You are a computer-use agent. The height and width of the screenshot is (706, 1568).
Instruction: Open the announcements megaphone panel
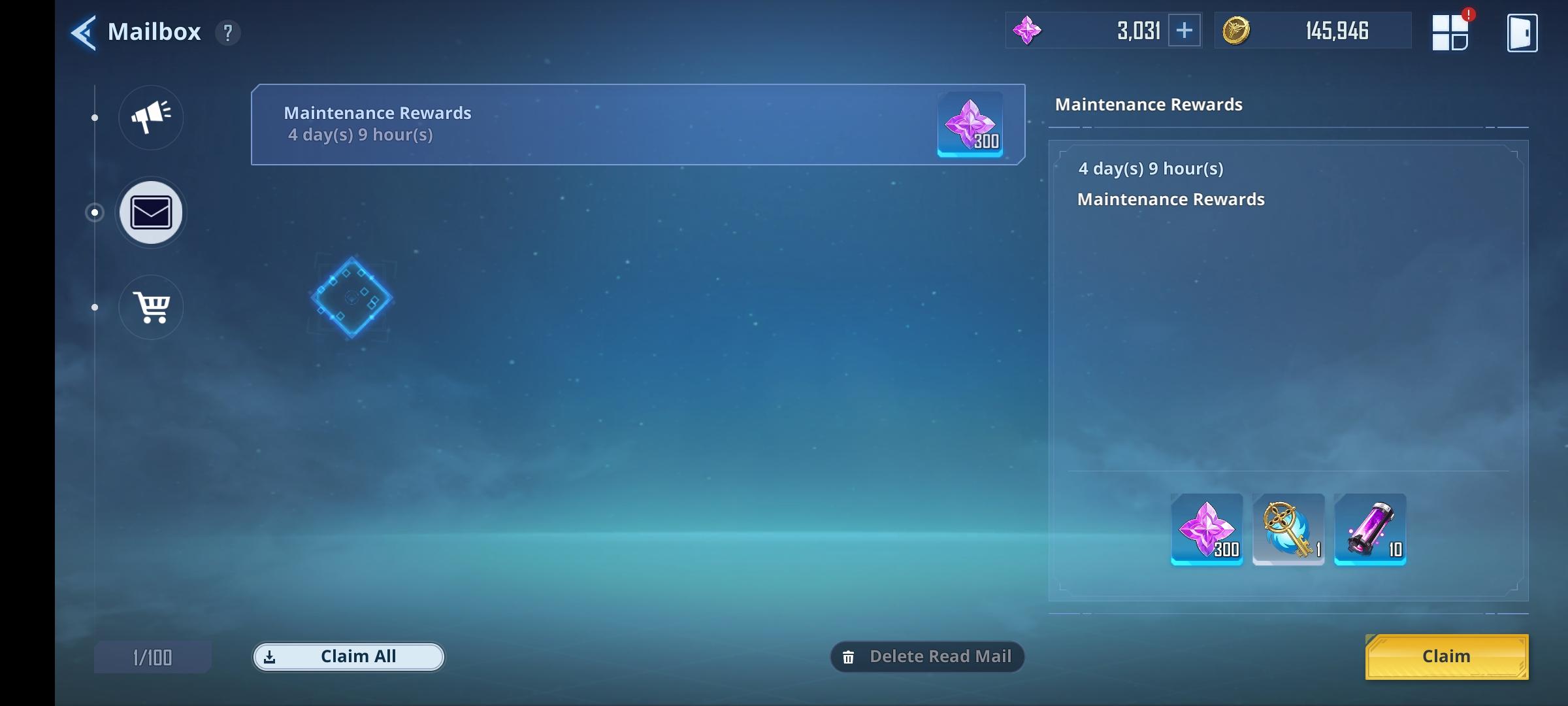click(150, 118)
